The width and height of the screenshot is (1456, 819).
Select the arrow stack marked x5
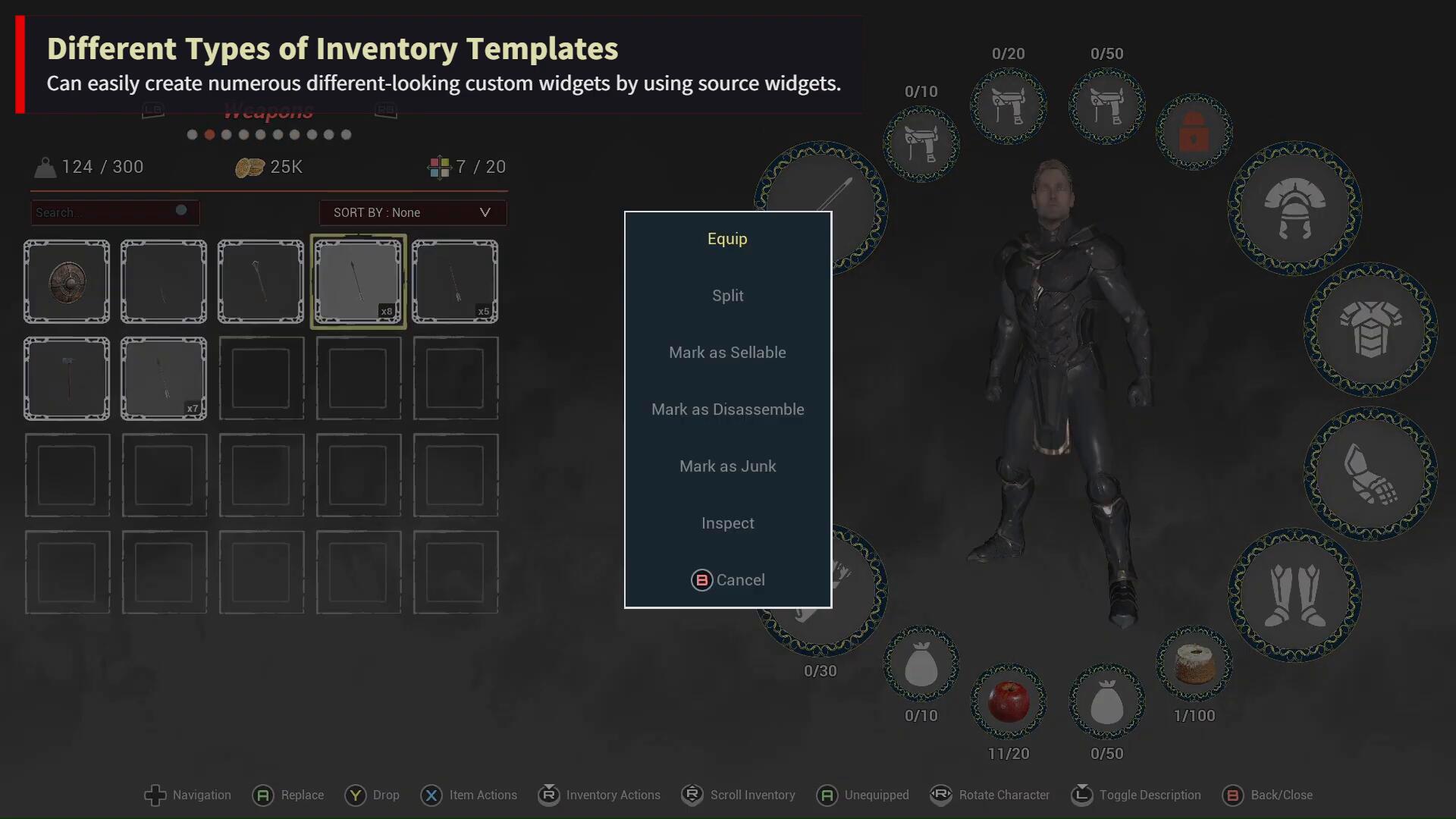pyautogui.click(x=455, y=282)
